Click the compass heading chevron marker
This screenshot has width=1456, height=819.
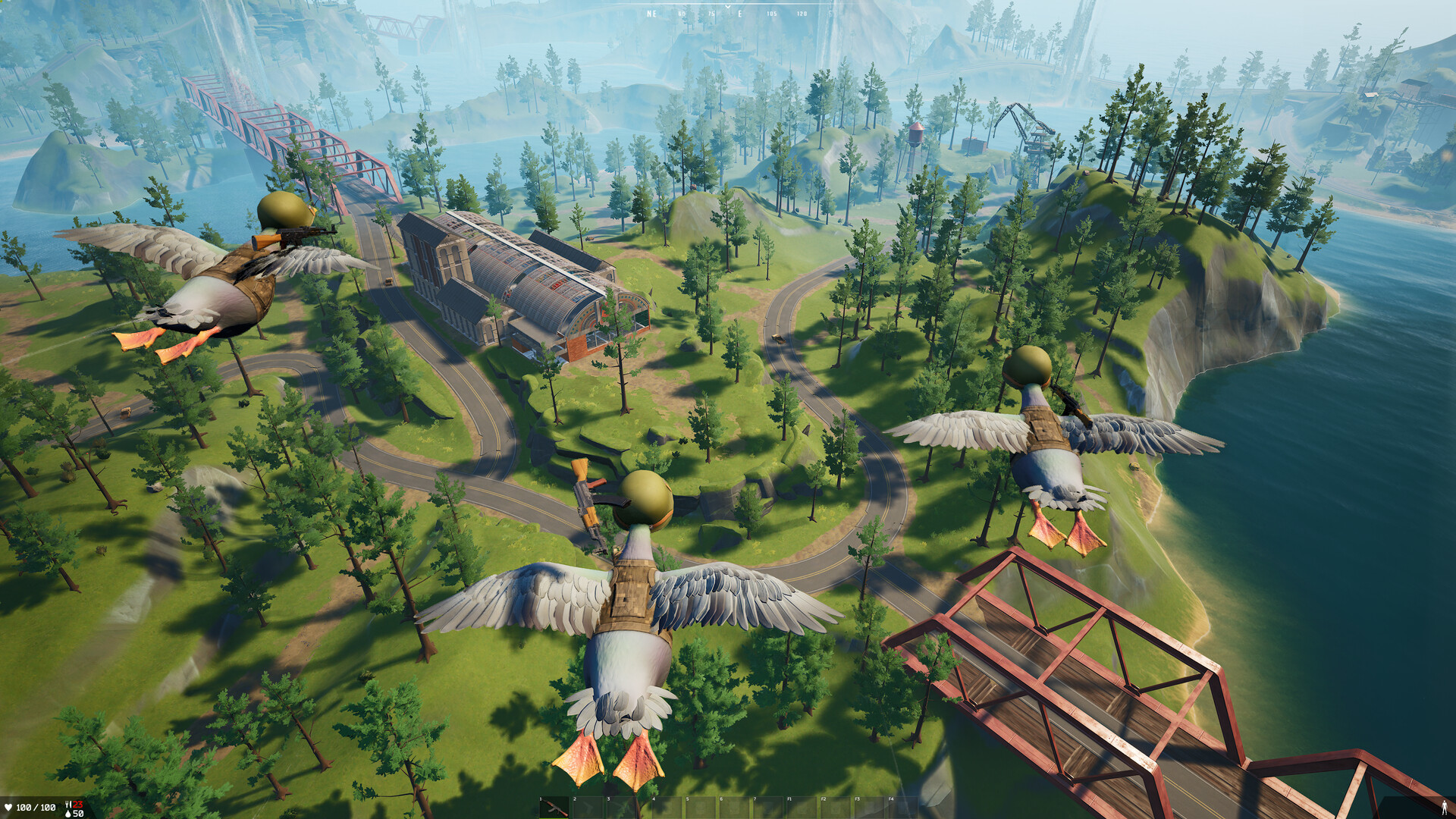pos(728,7)
